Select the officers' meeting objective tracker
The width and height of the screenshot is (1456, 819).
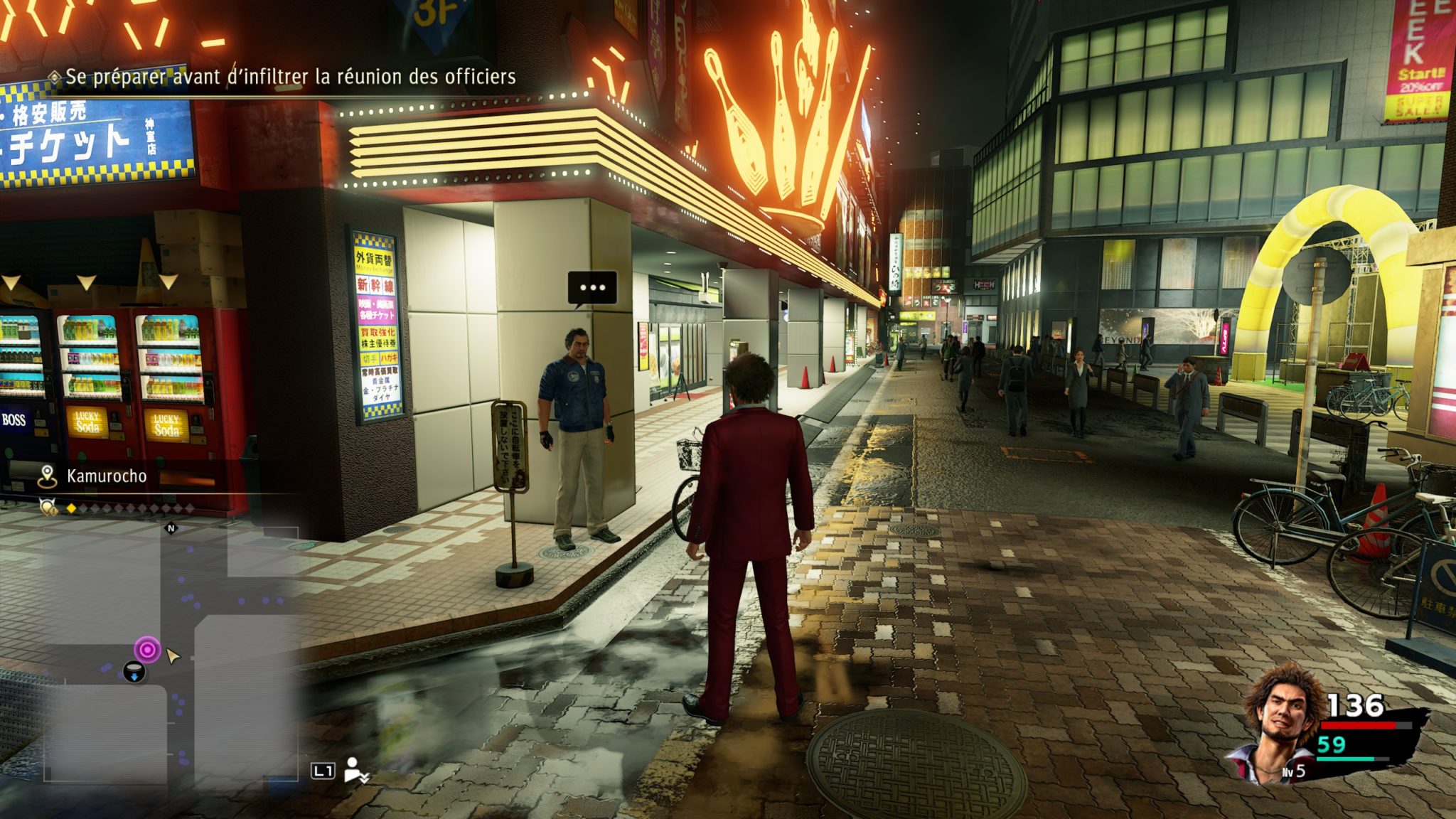(x=290, y=77)
